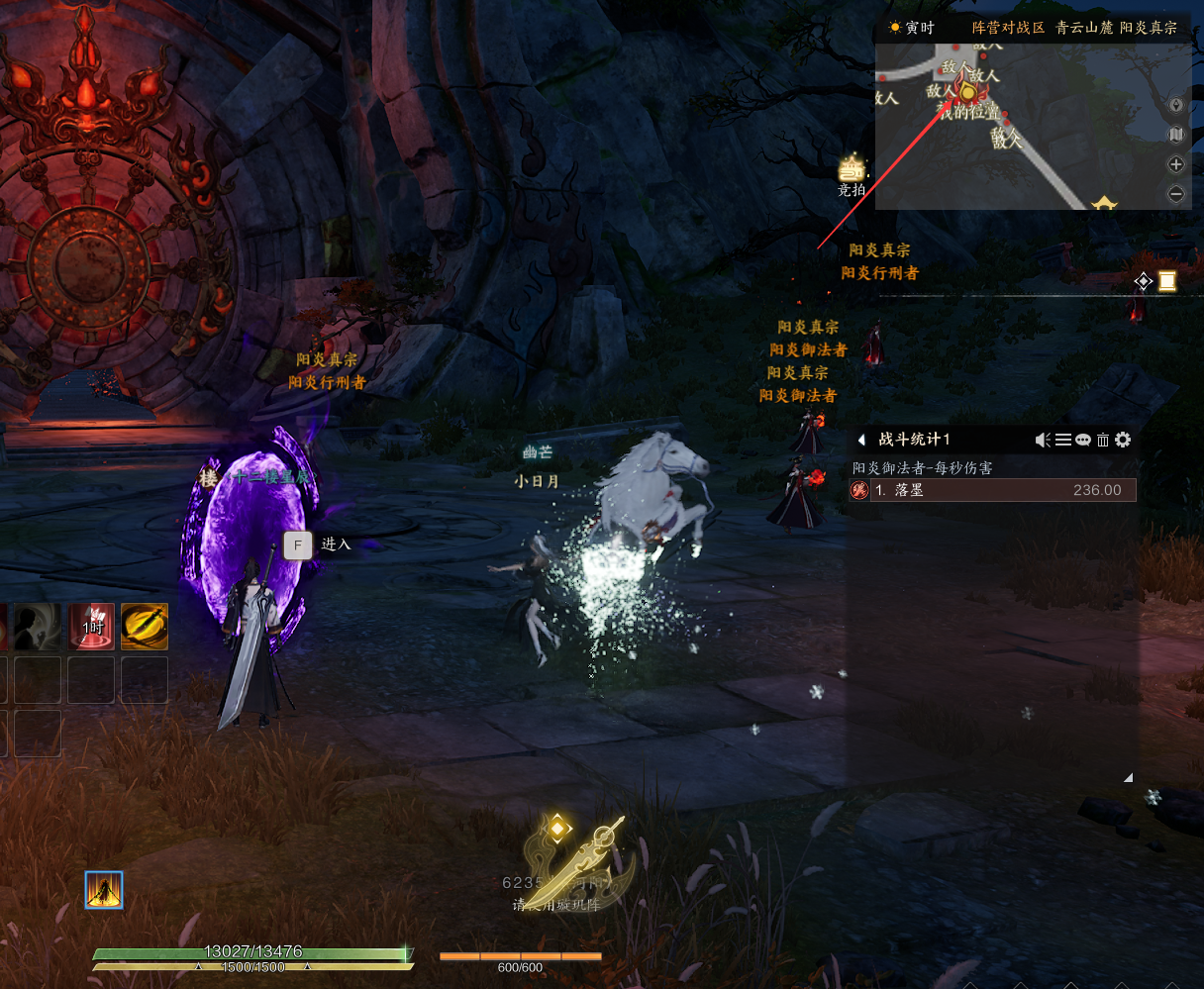Click the compass icon beside the minimap
1204x989 pixels.
1176,105
